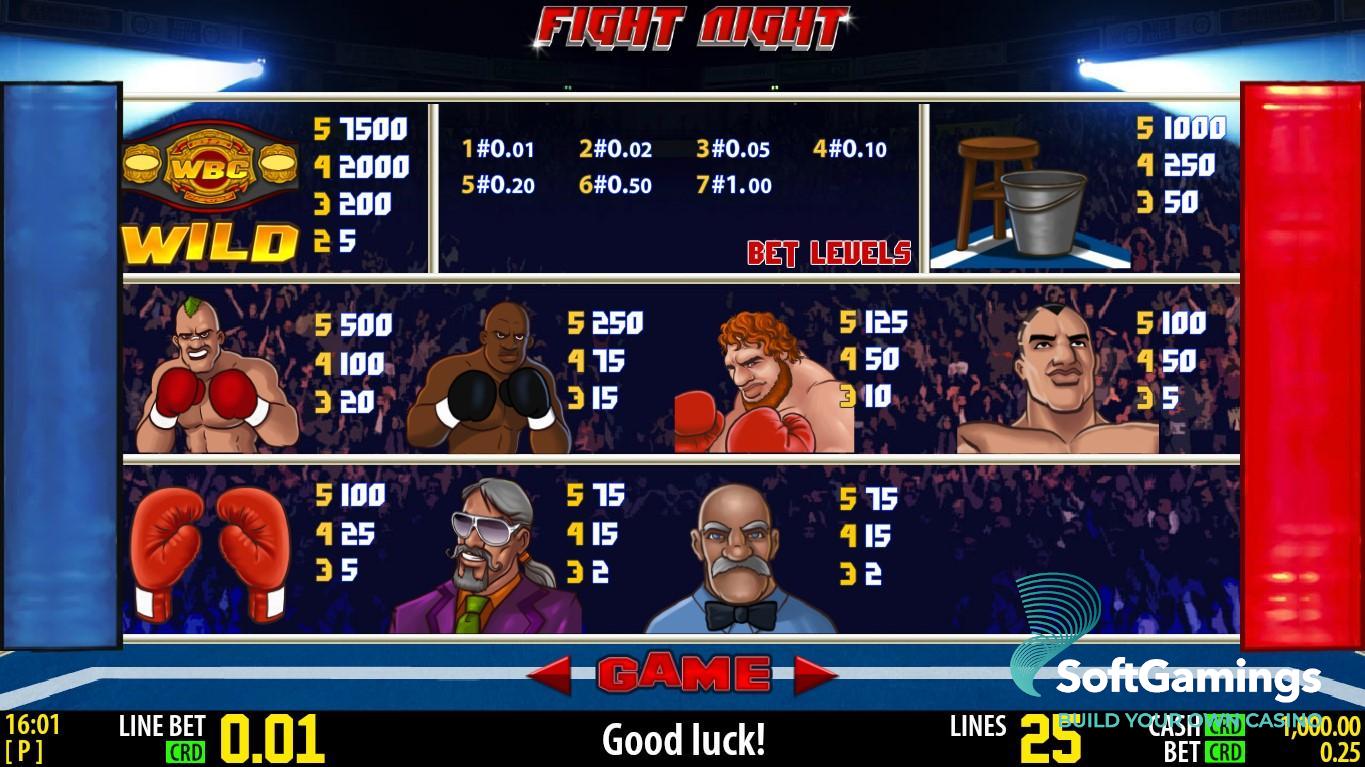The height and width of the screenshot is (767, 1365).
Task: Adjust the LINES count
Action: pyautogui.click(x=1050, y=739)
